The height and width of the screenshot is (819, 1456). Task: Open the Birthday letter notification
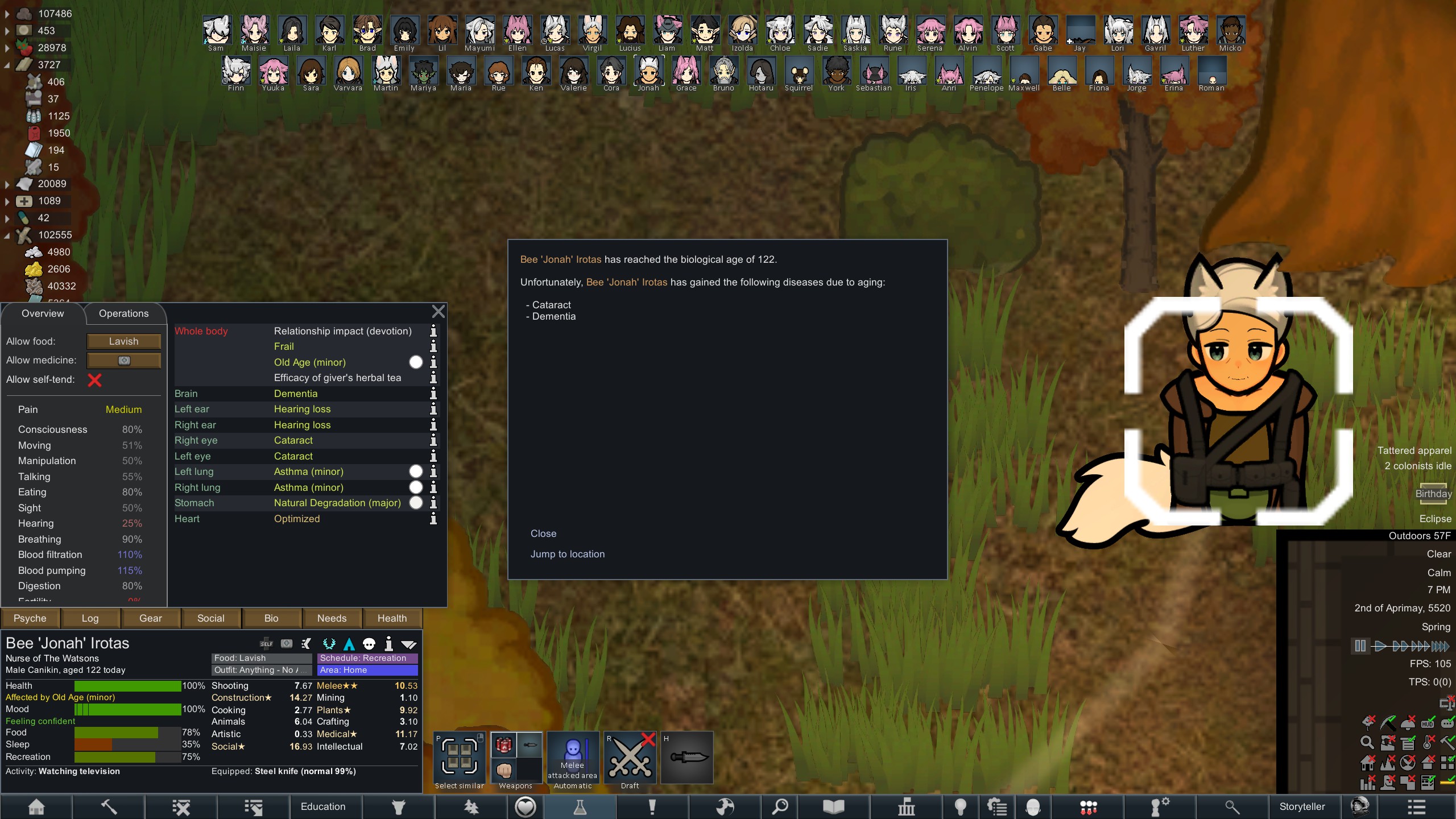[x=1433, y=494]
